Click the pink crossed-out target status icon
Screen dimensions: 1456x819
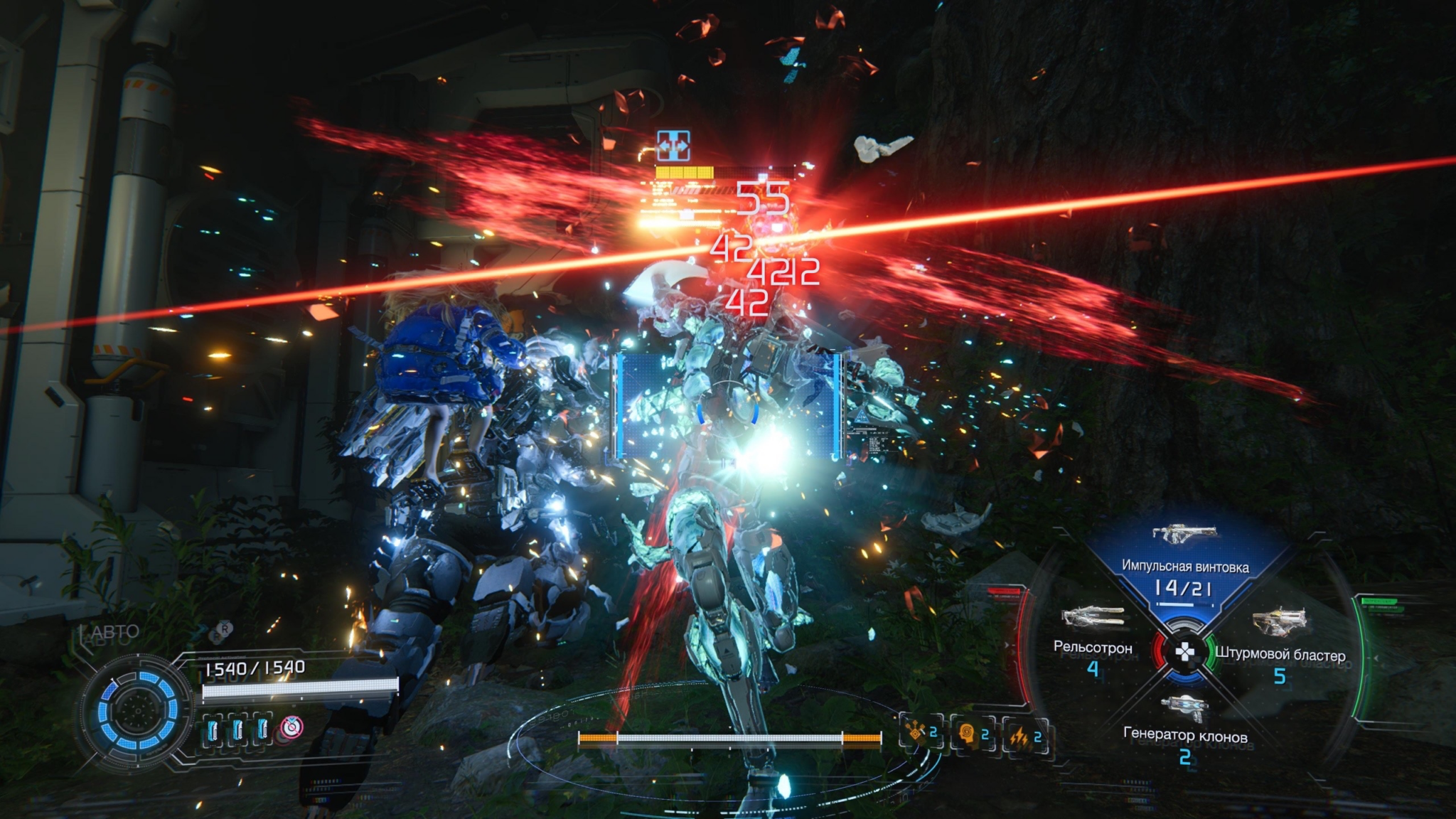point(291,727)
